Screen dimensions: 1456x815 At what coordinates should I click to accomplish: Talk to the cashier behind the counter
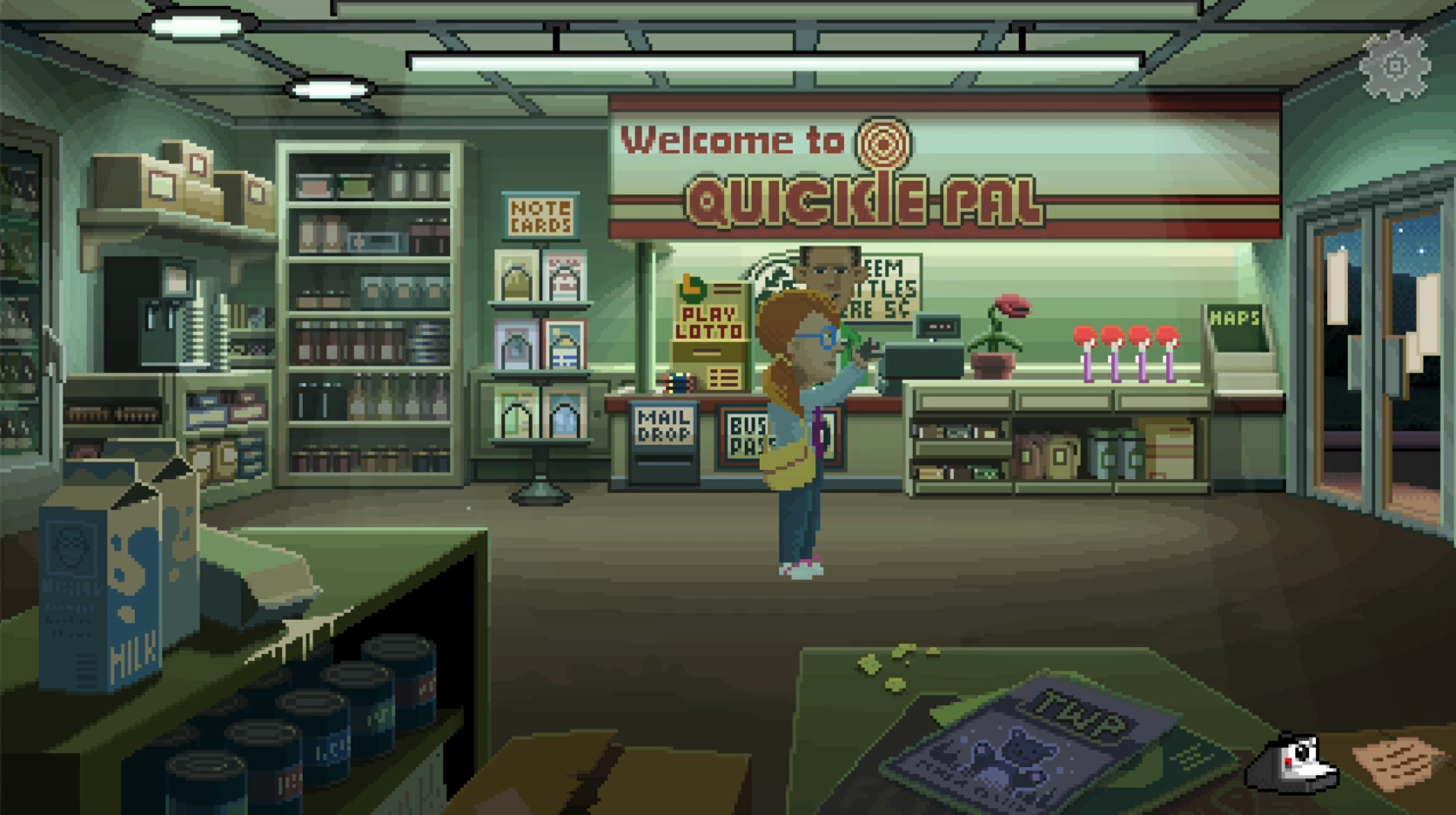click(x=829, y=270)
